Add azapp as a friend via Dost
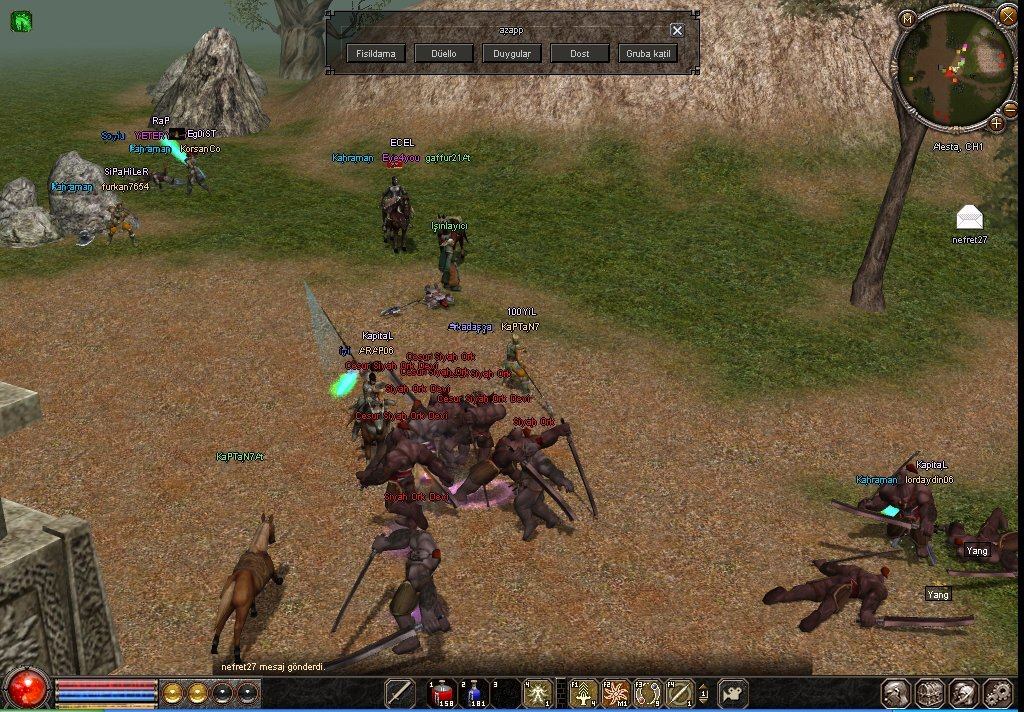 580,53
